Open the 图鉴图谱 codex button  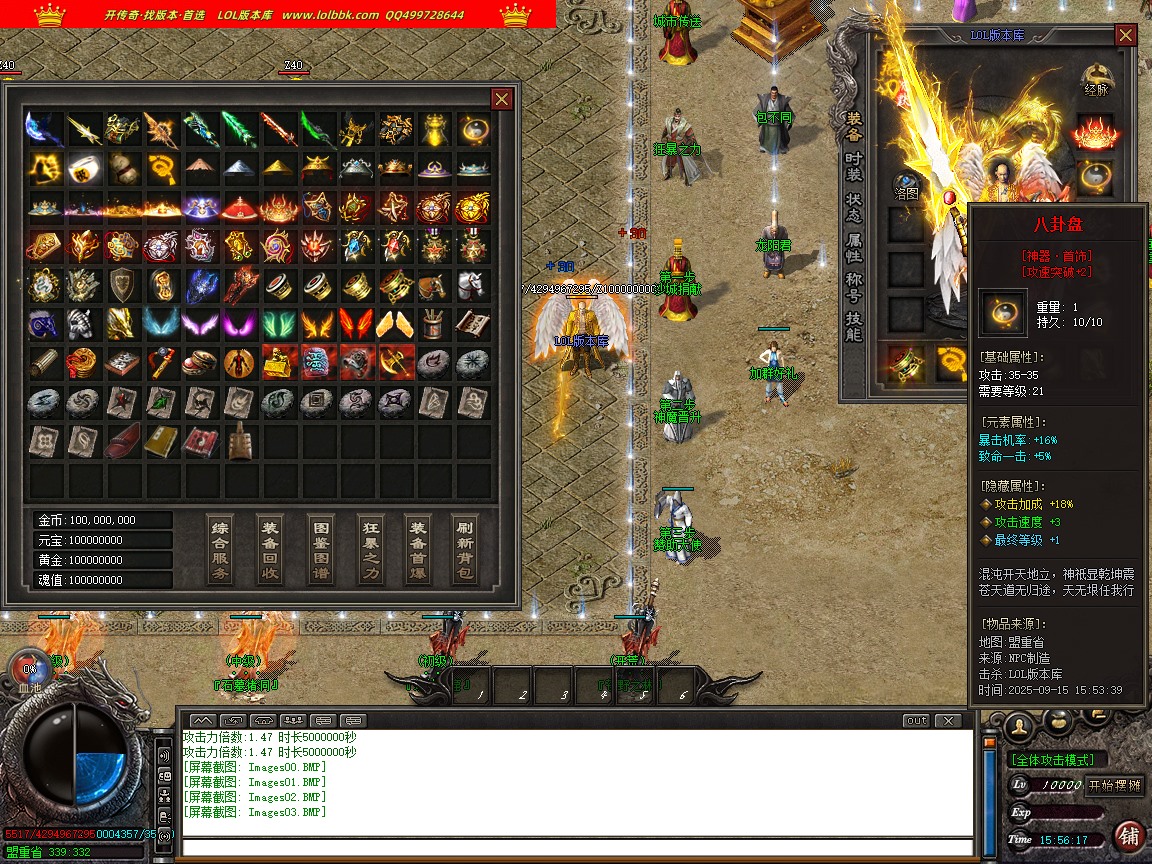pos(320,549)
